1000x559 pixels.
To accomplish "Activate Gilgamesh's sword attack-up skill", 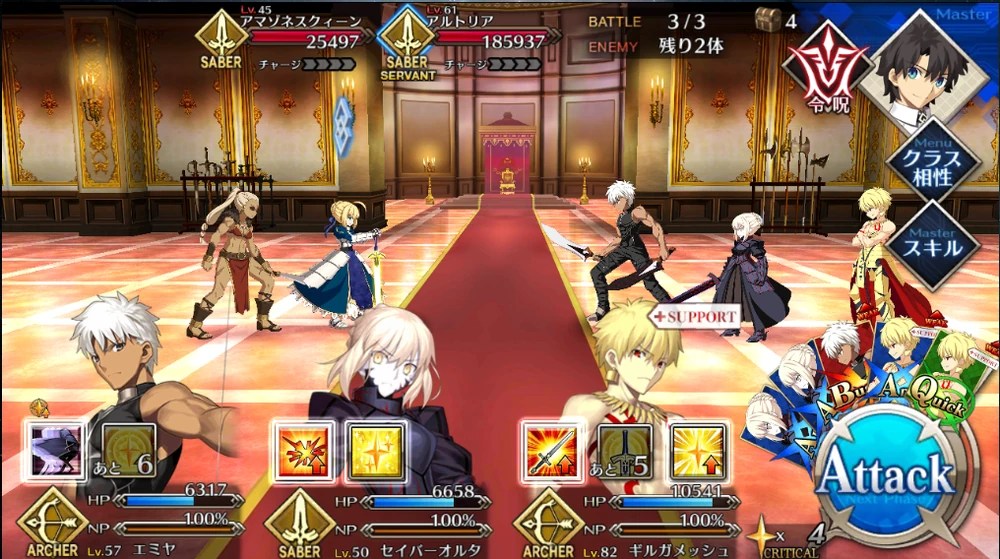I will 551,451.
